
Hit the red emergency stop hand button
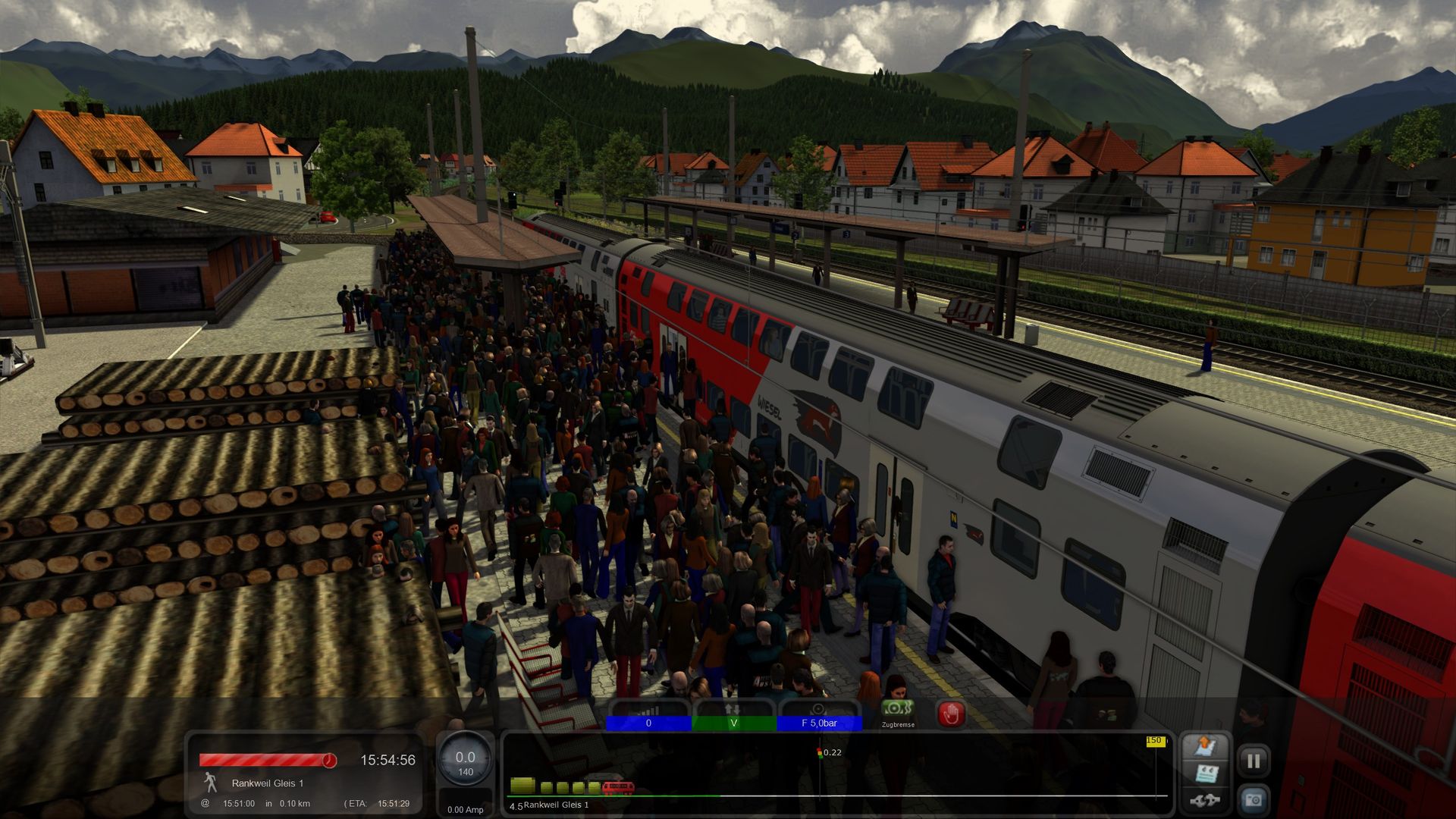951,714
